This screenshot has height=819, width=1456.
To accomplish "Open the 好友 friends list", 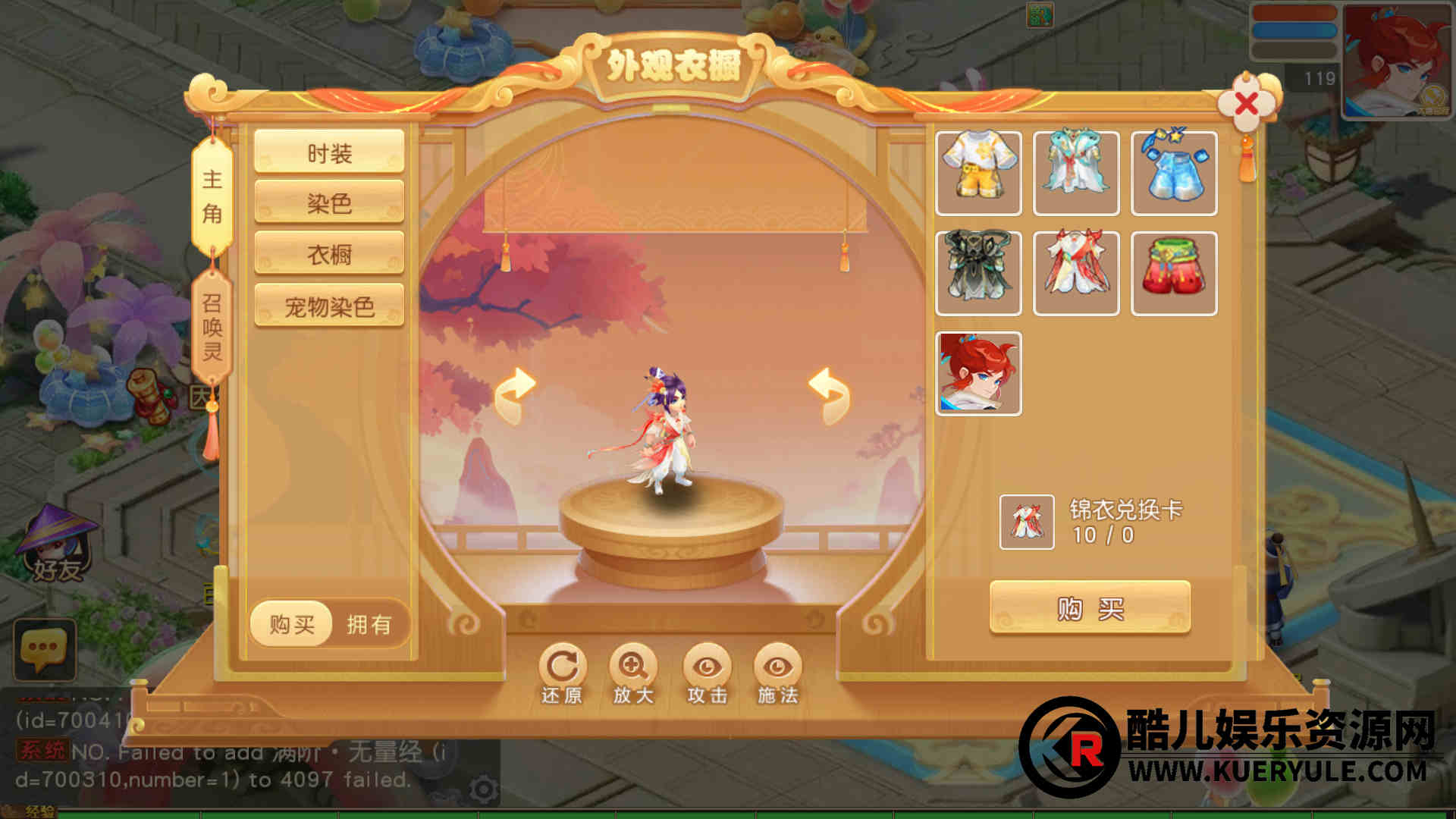I will coord(57,544).
